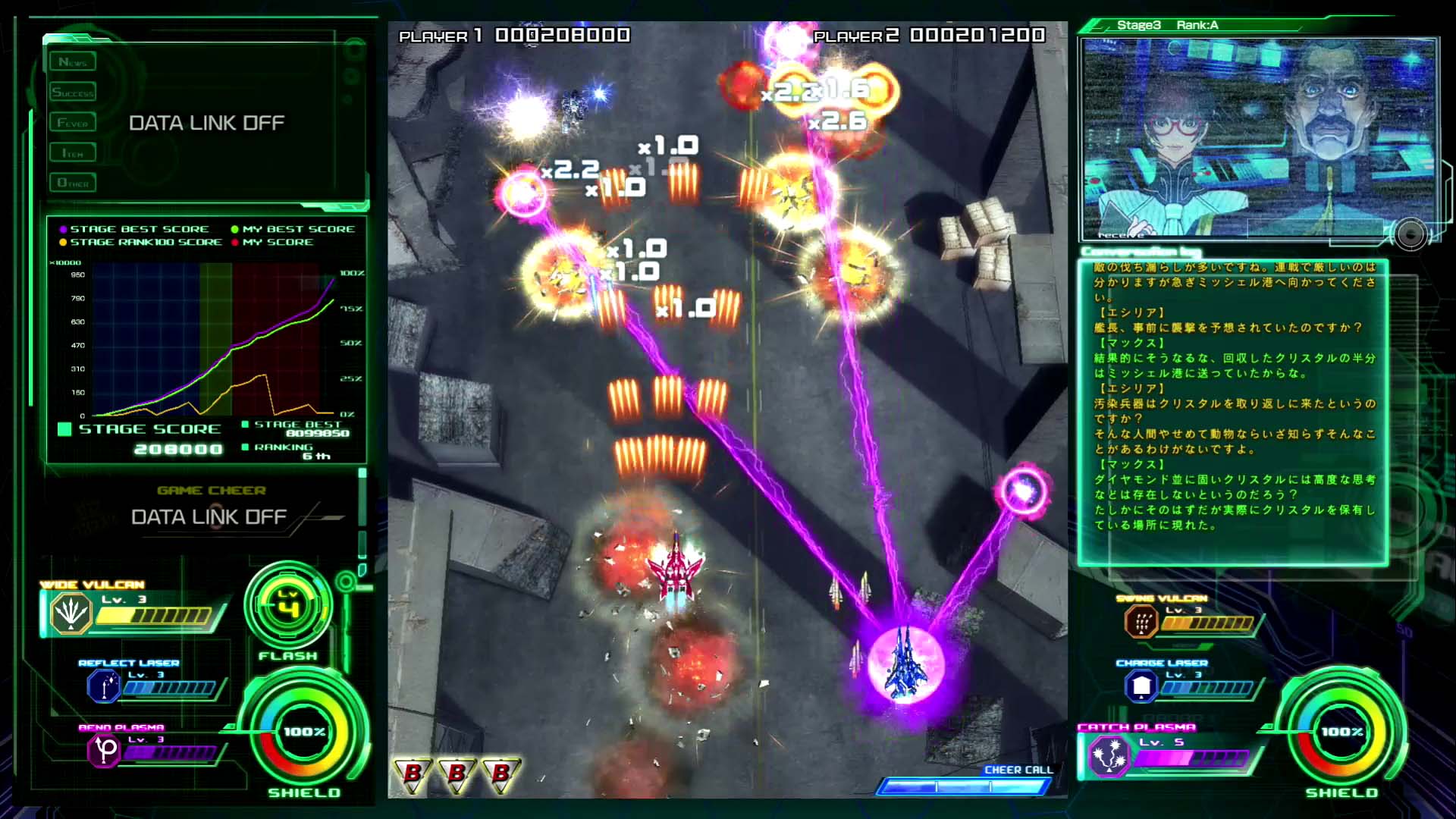1456x819 pixels.
Task: Expand the Other category panel
Action: [73, 182]
